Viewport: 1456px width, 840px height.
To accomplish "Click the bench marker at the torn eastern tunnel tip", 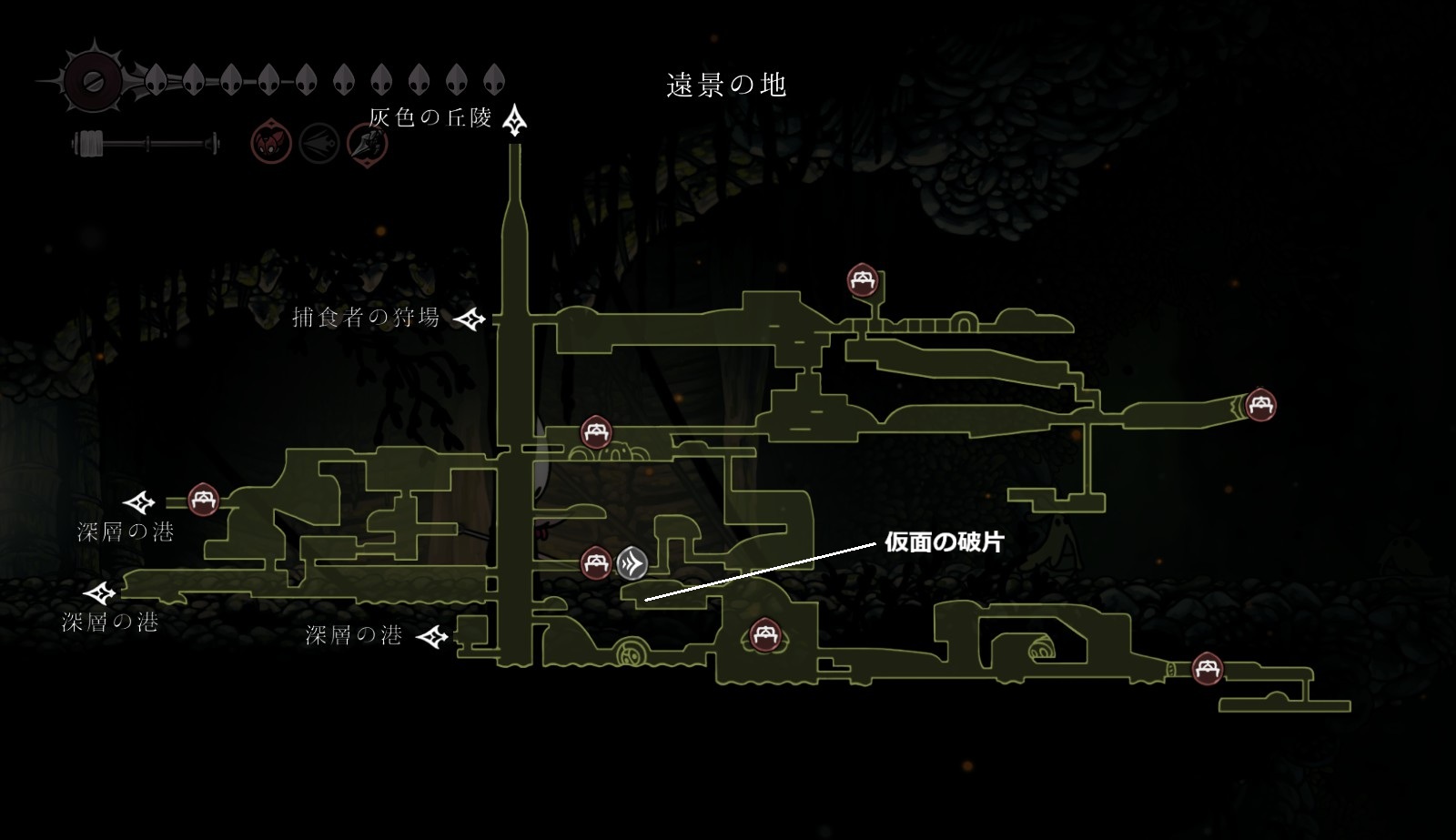I will (1259, 404).
